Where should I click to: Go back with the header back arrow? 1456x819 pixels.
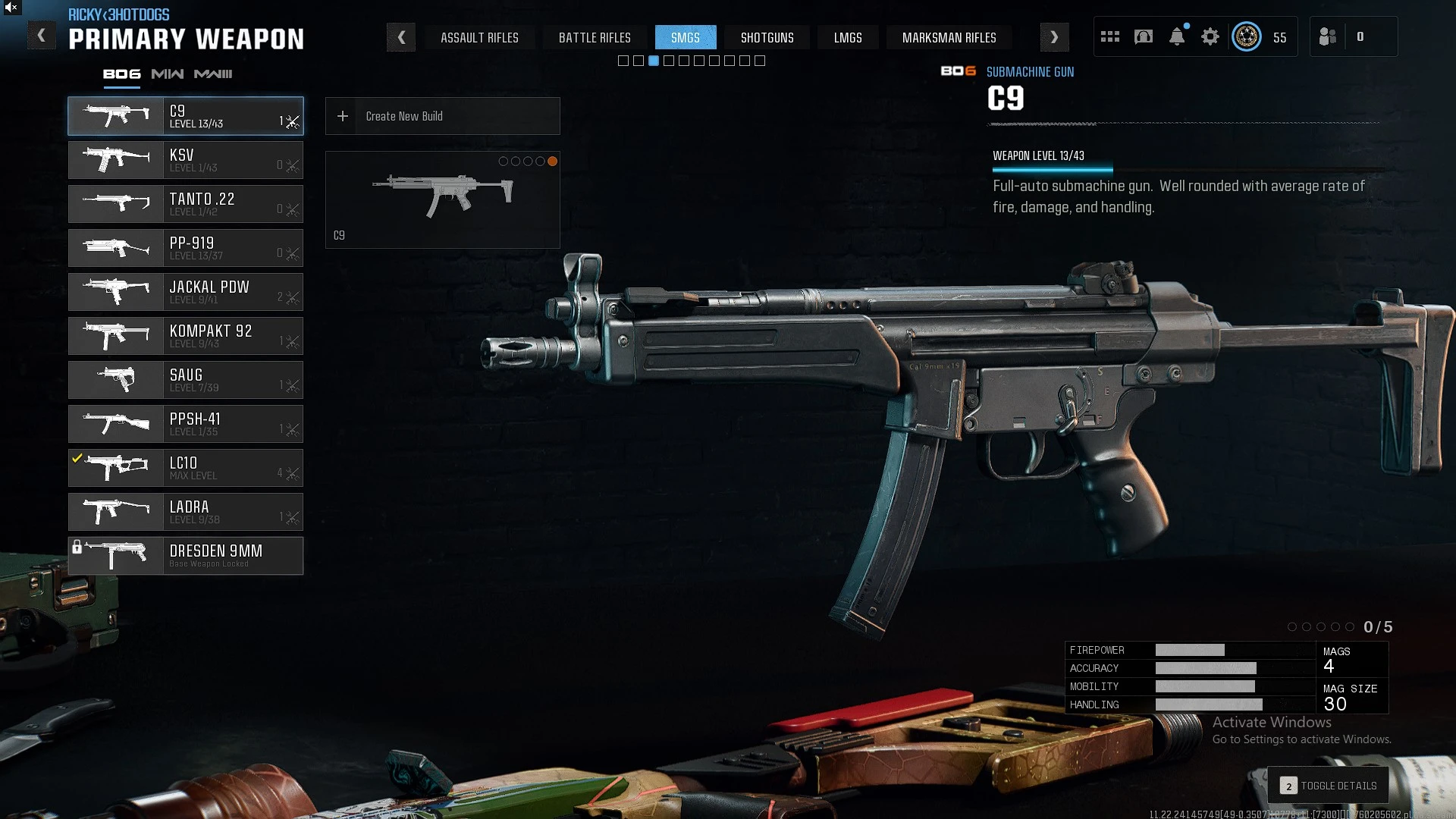[42, 36]
